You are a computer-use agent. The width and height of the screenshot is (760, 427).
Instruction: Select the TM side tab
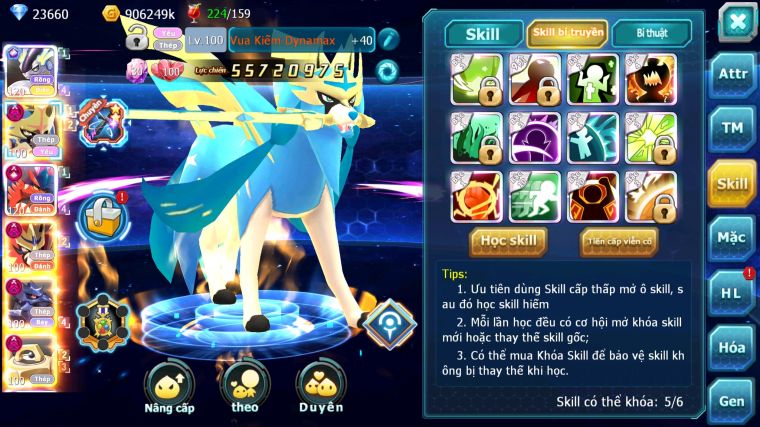pos(731,129)
